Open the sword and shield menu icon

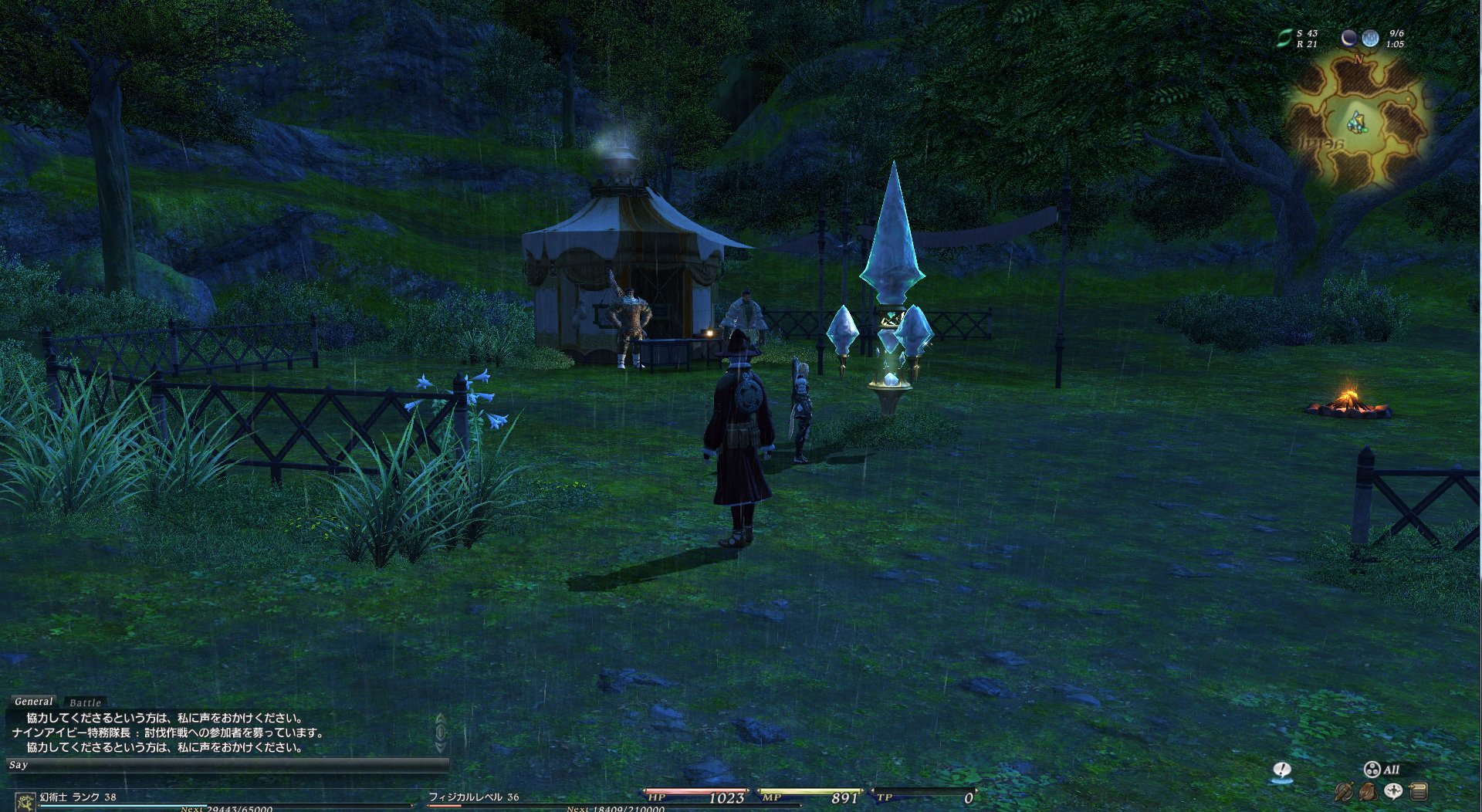tap(1344, 791)
